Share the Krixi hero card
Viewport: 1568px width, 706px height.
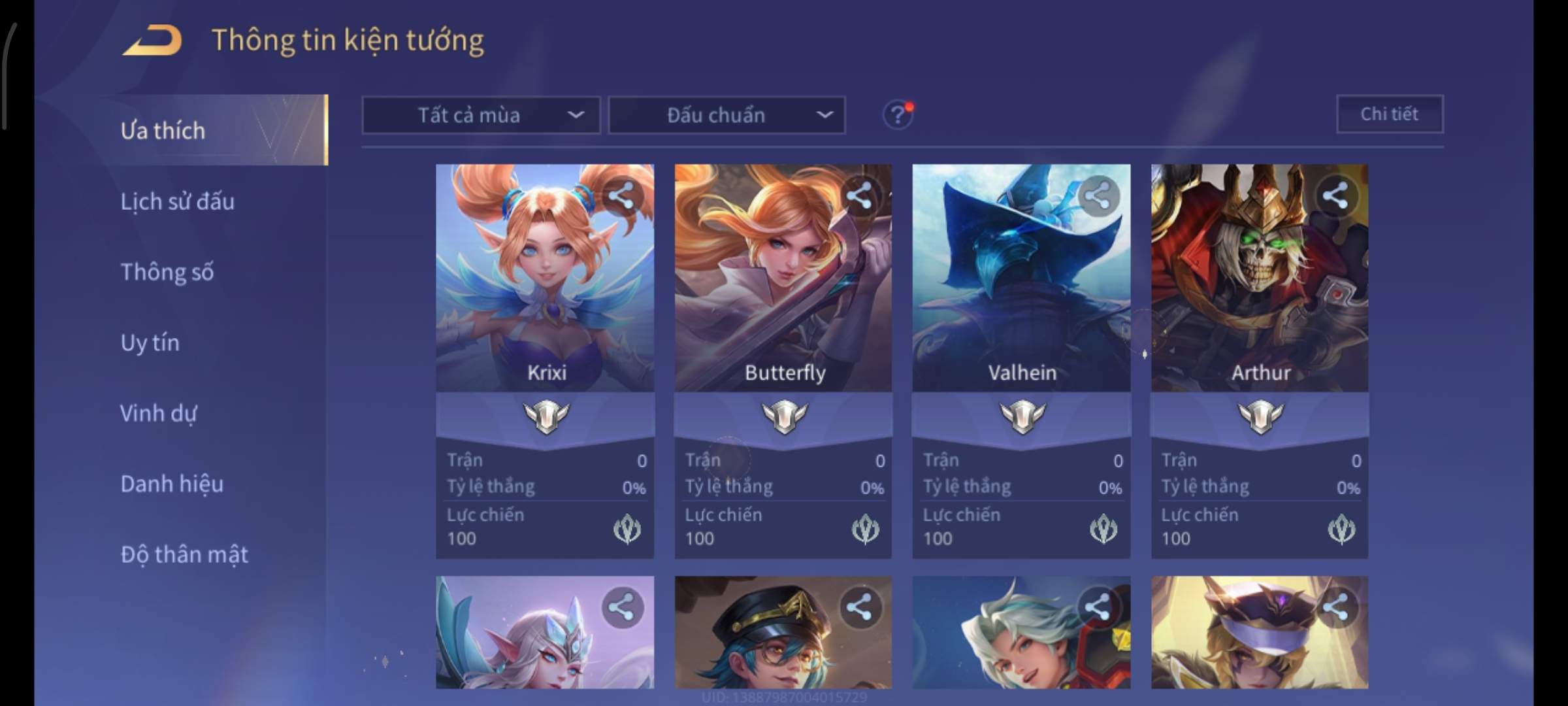[621, 195]
